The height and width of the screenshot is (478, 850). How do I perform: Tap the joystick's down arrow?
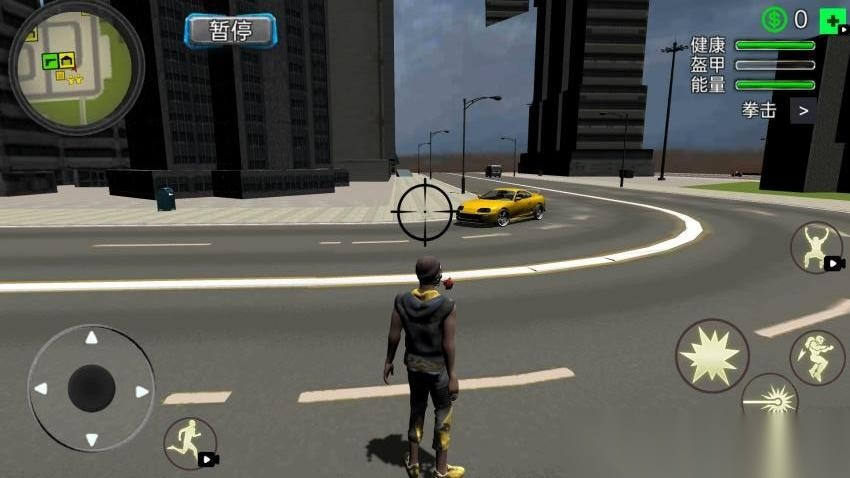pyautogui.click(x=91, y=438)
